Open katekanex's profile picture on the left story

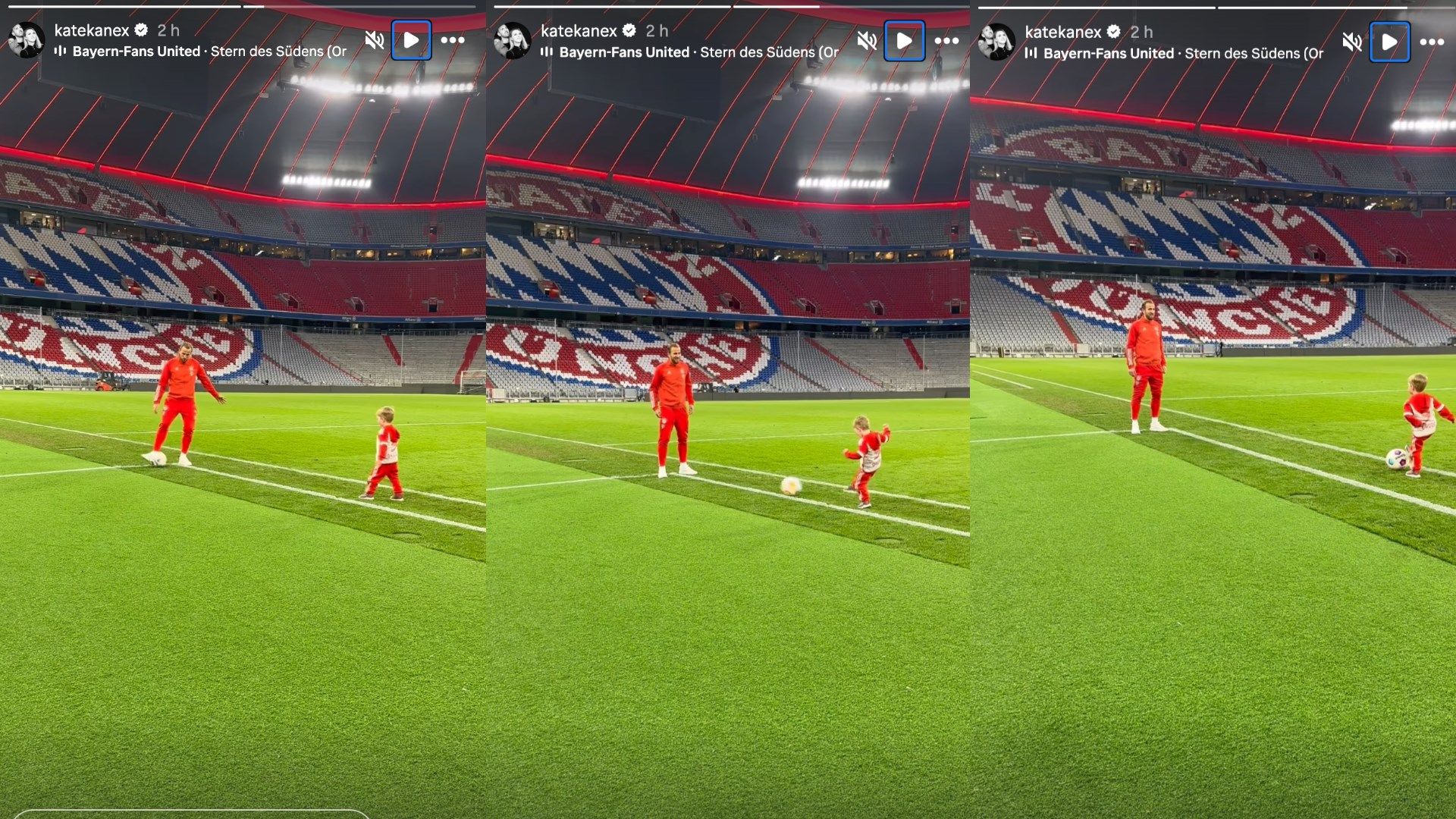click(27, 38)
